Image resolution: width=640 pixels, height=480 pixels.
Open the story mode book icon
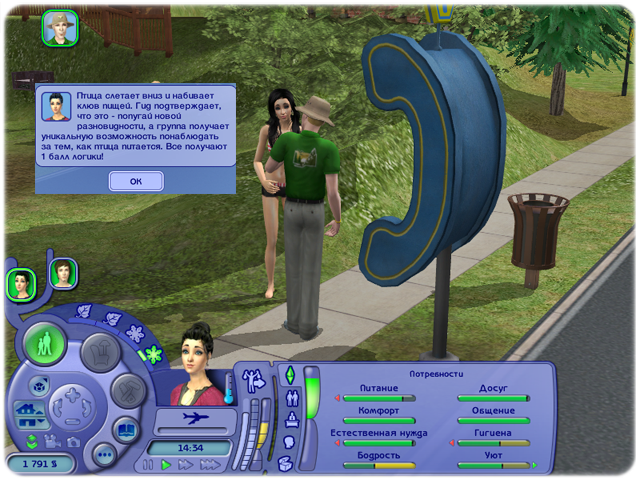pos(126,431)
